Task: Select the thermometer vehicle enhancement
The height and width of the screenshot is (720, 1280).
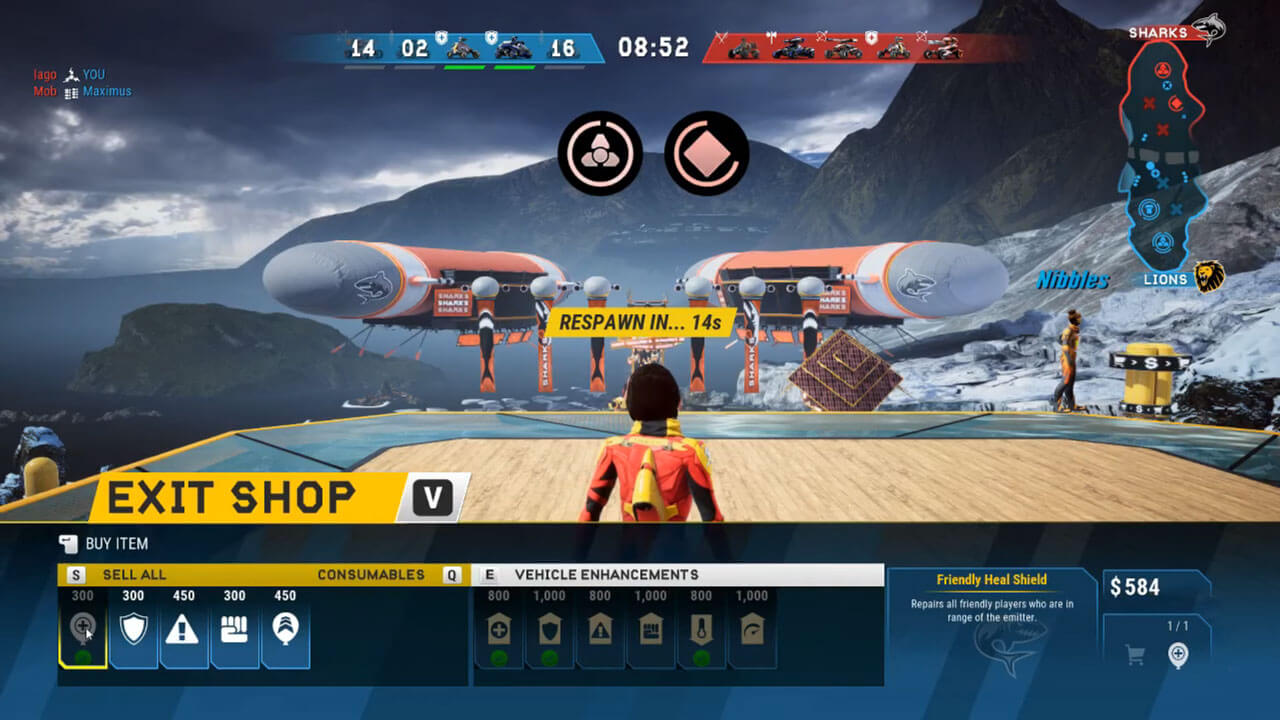Action: tap(701, 630)
